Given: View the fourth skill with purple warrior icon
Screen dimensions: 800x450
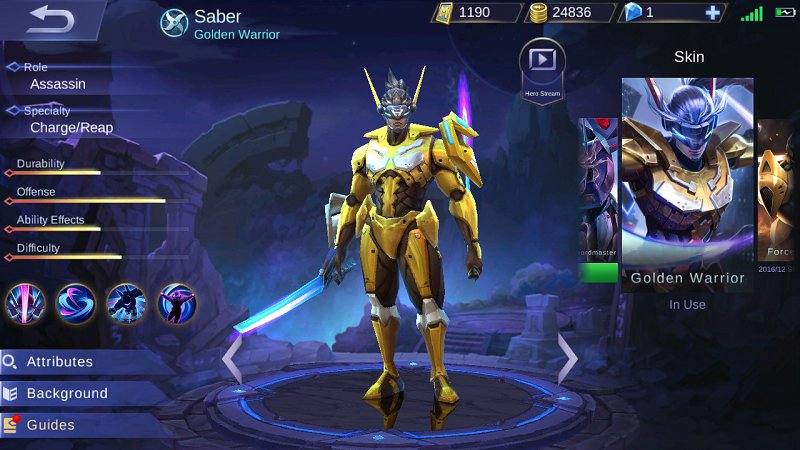Looking at the screenshot, I should (x=177, y=303).
